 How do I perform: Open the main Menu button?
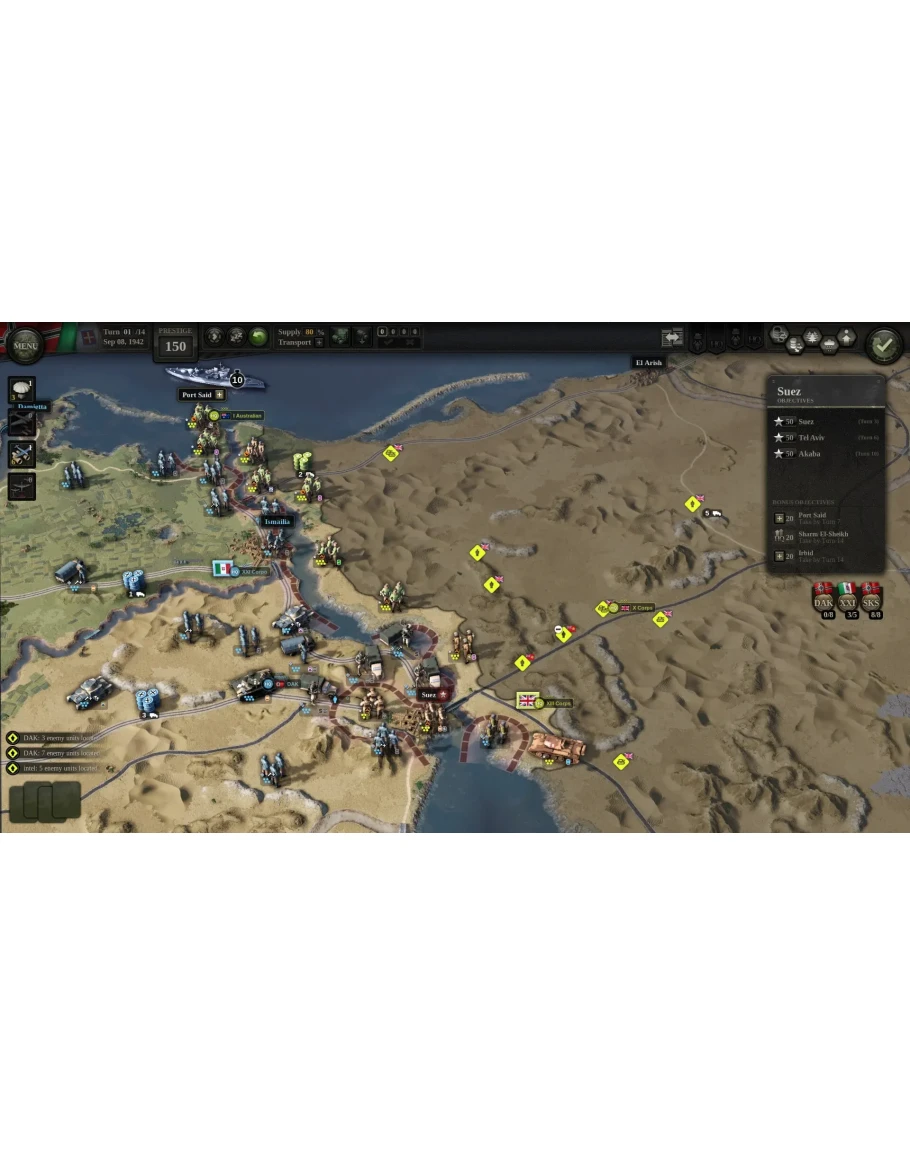click(25, 346)
